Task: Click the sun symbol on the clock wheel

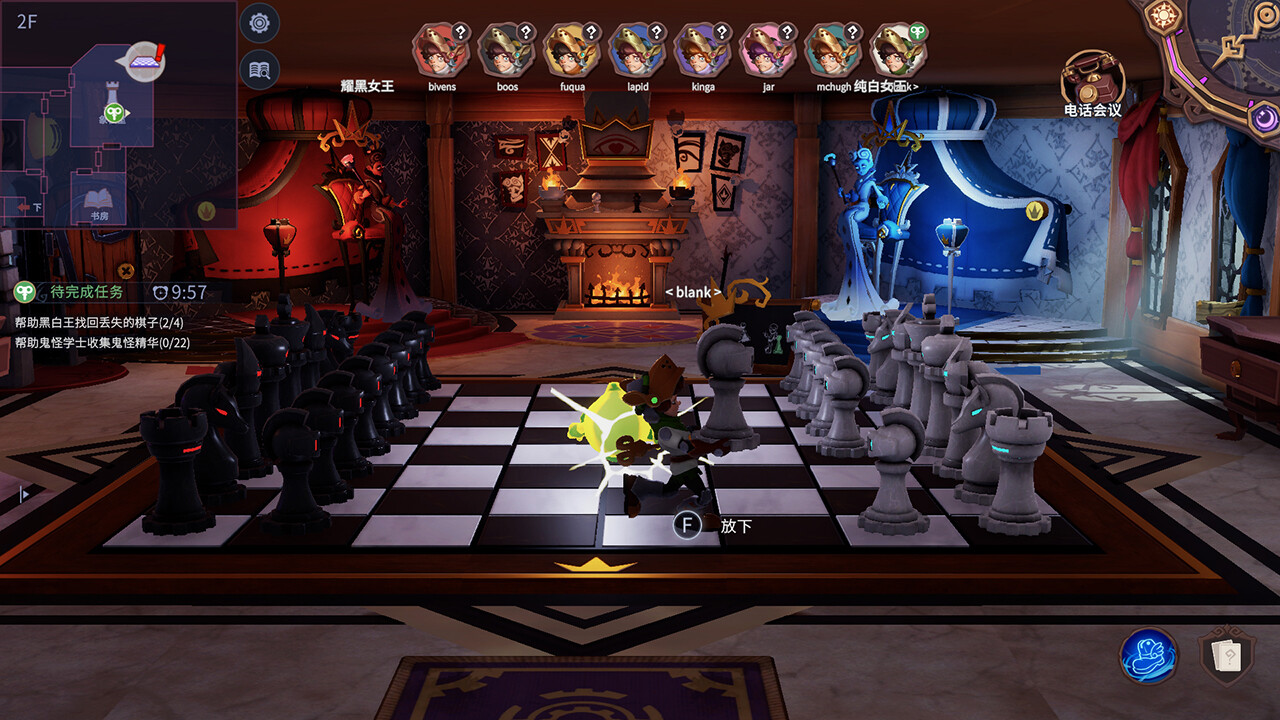Action: [1163, 16]
